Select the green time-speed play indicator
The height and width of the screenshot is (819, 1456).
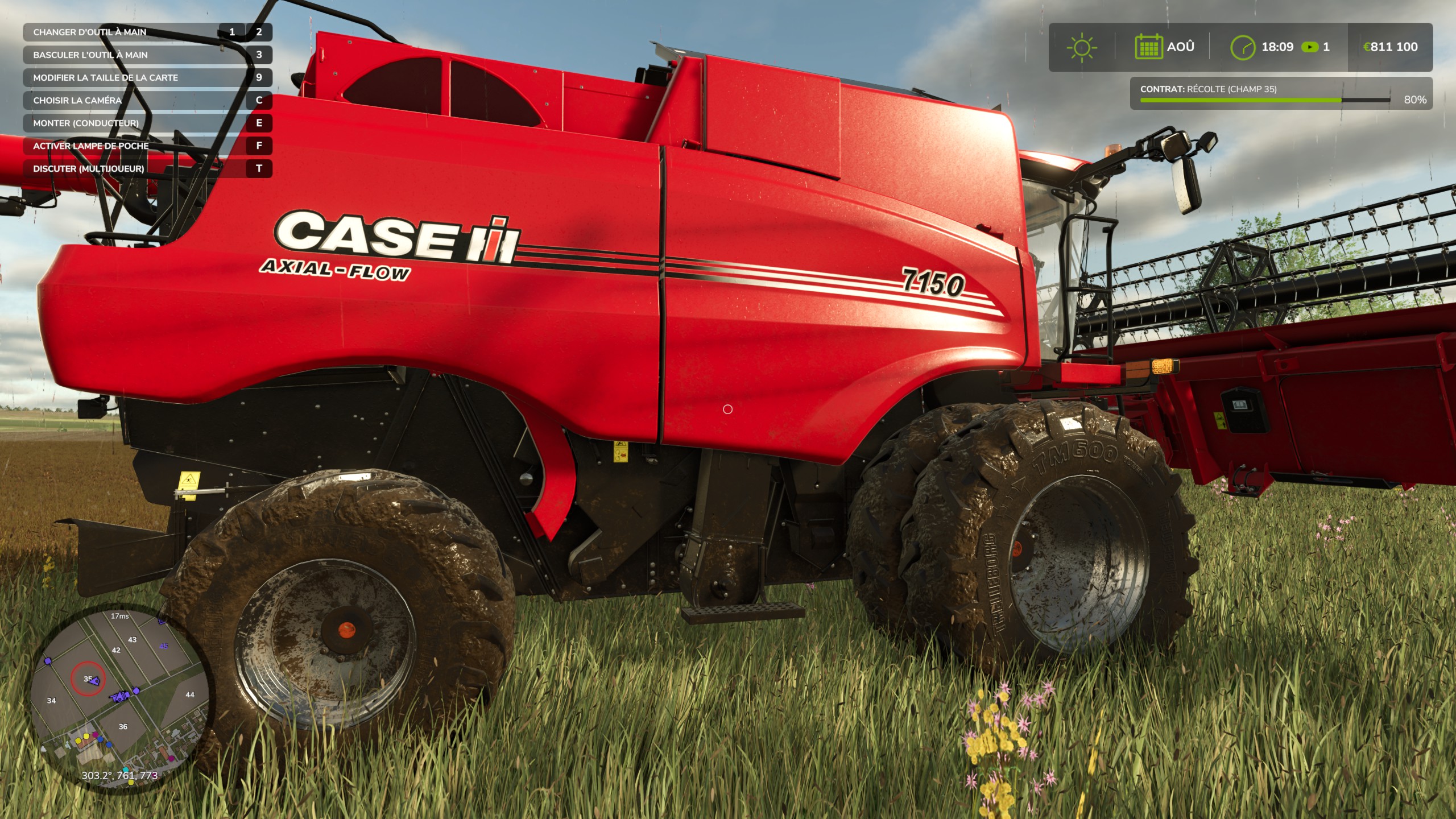tap(1310, 47)
